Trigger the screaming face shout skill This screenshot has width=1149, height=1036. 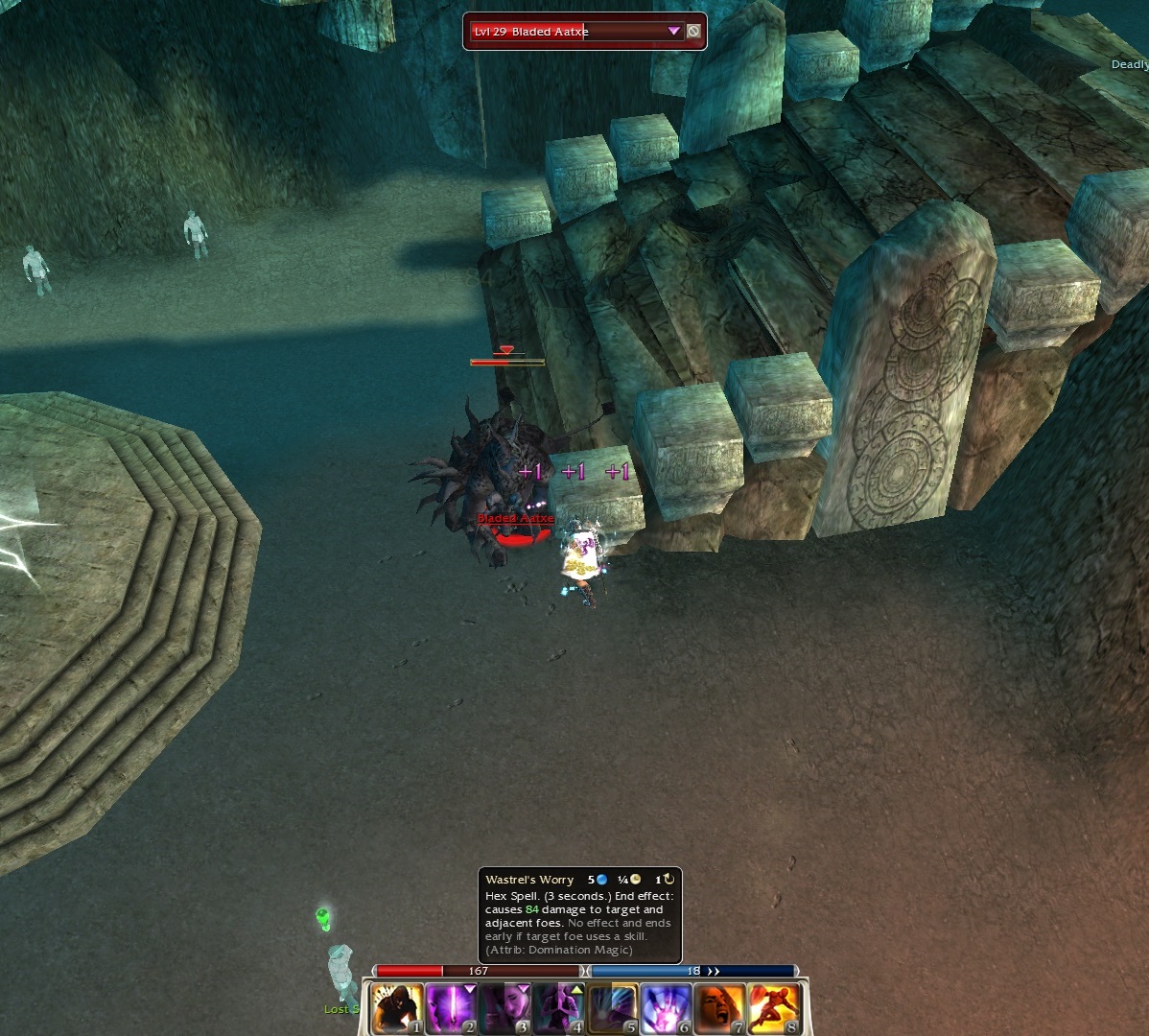(x=719, y=1008)
